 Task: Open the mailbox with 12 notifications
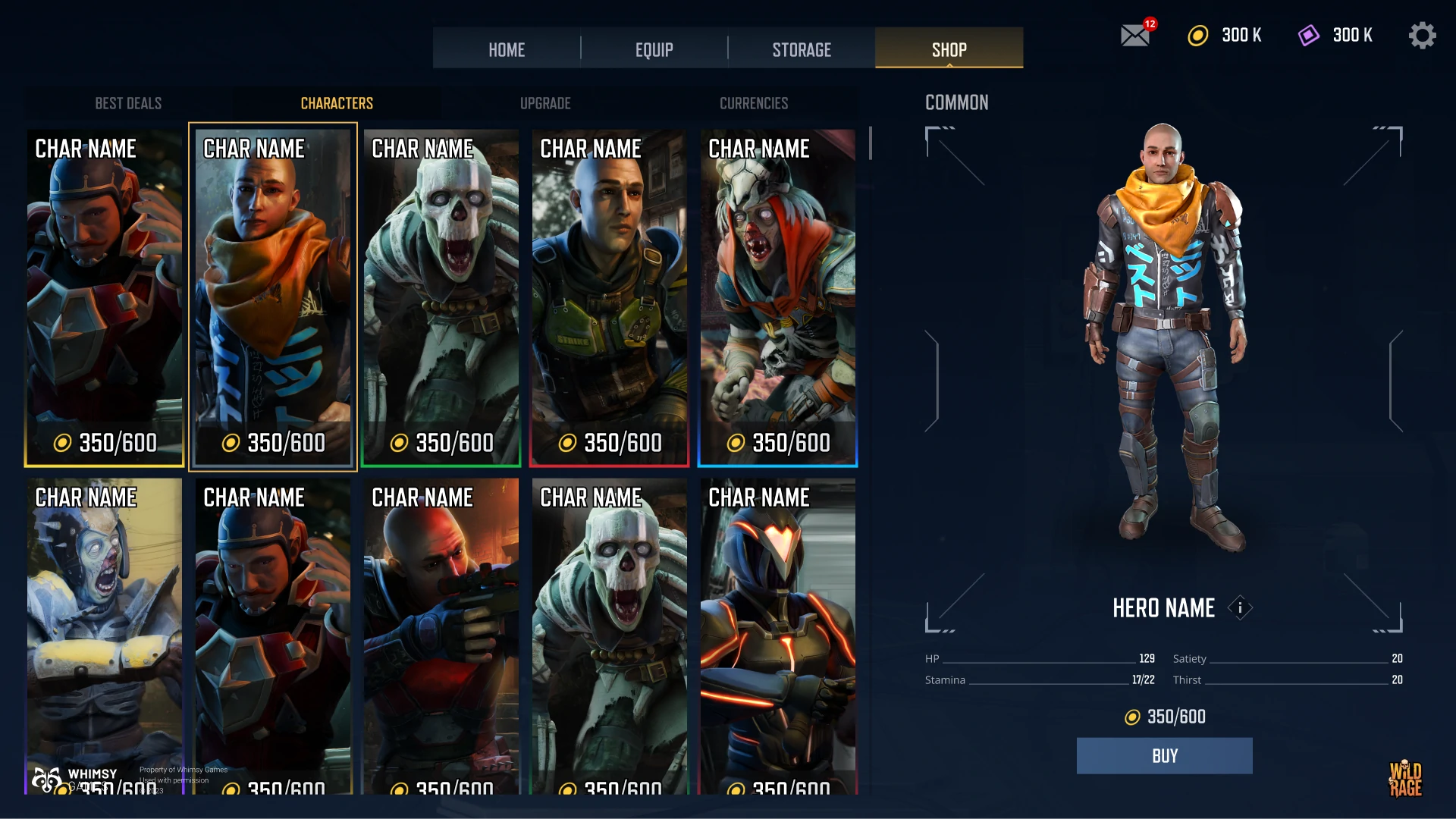coord(1135,35)
